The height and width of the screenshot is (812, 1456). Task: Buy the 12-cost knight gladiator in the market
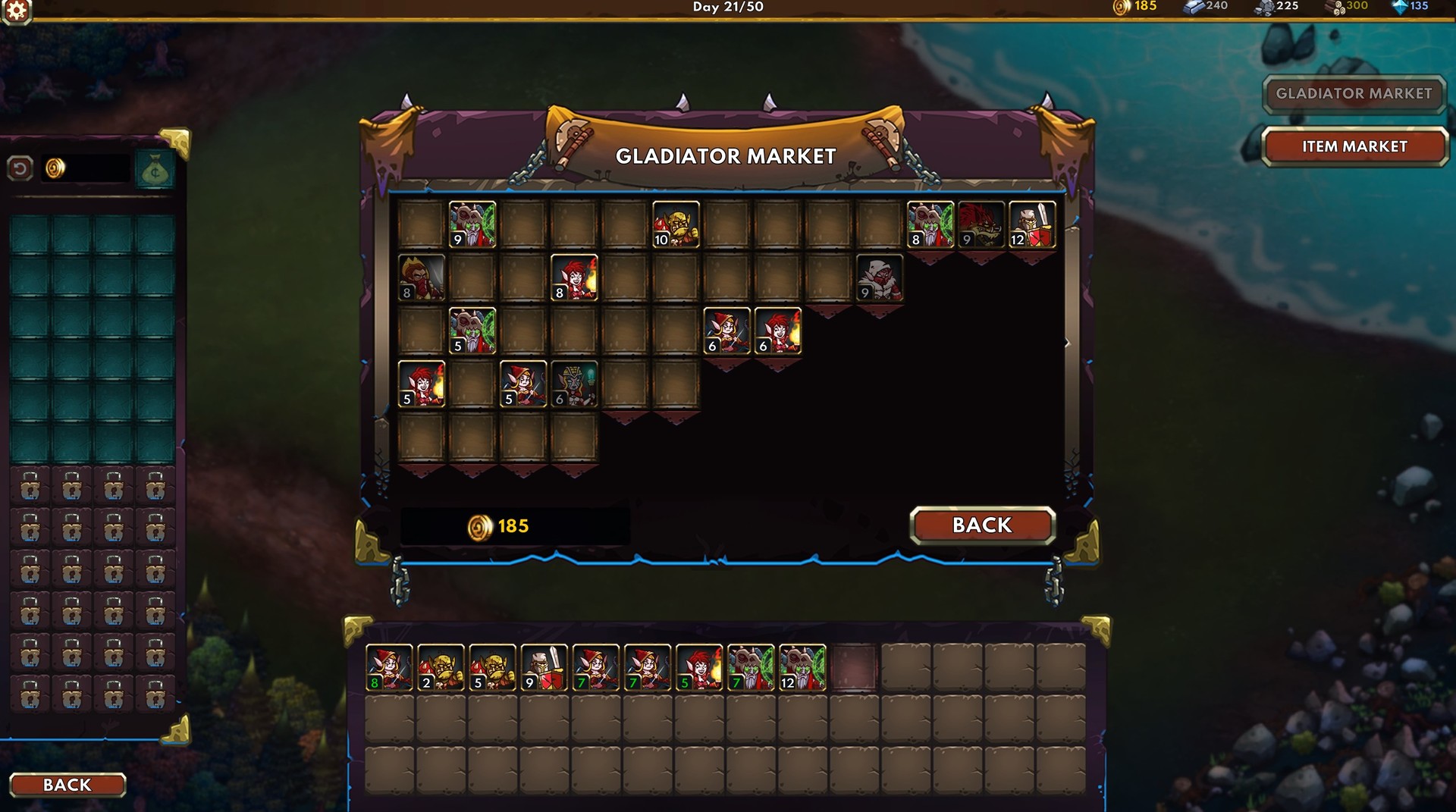tap(1034, 224)
